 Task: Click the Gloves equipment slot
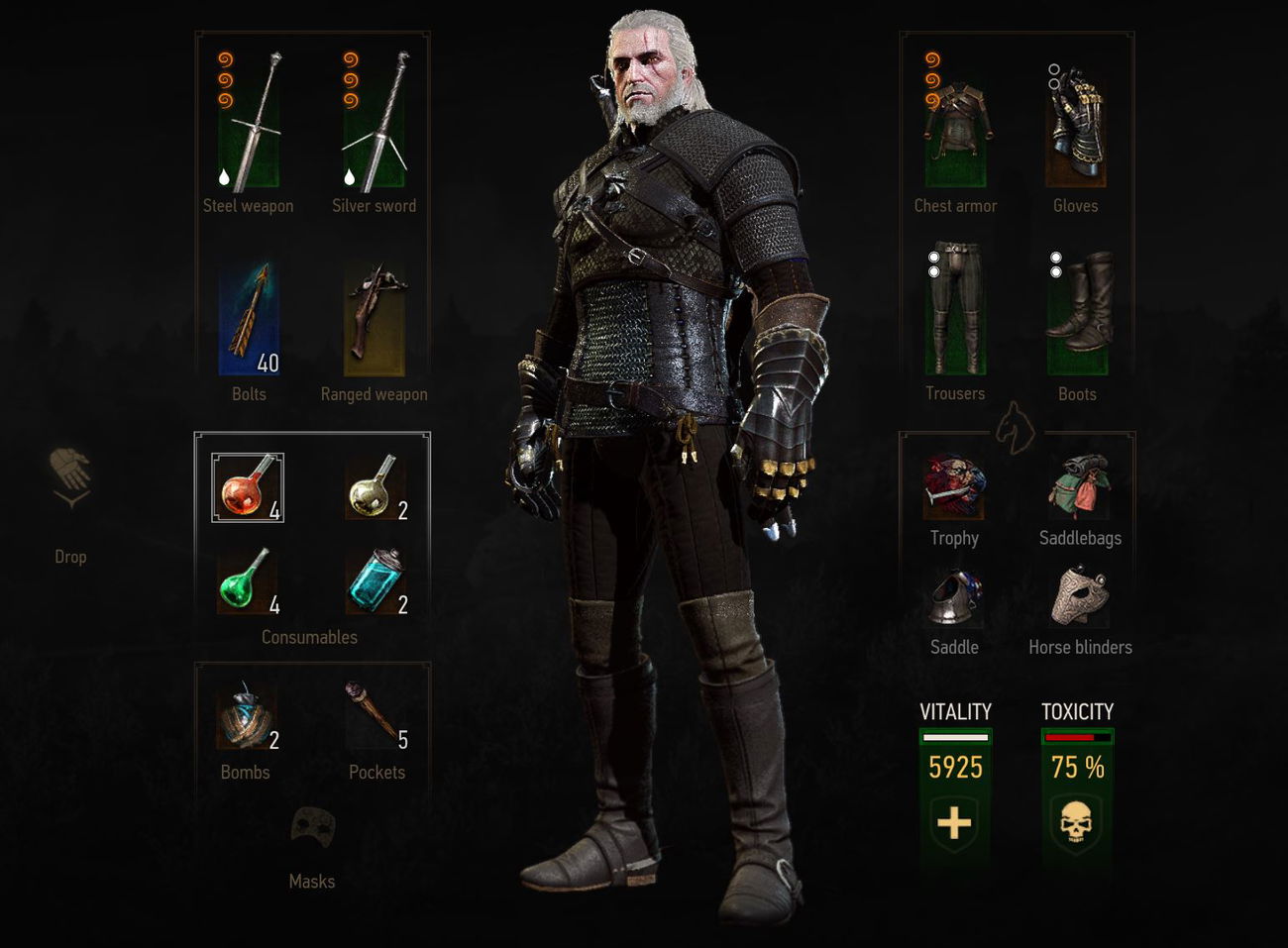pyautogui.click(x=1077, y=124)
